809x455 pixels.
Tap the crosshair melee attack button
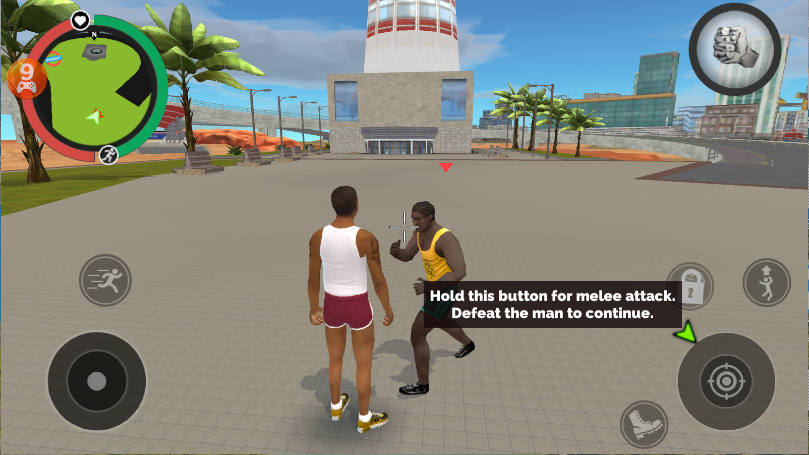pos(726,381)
